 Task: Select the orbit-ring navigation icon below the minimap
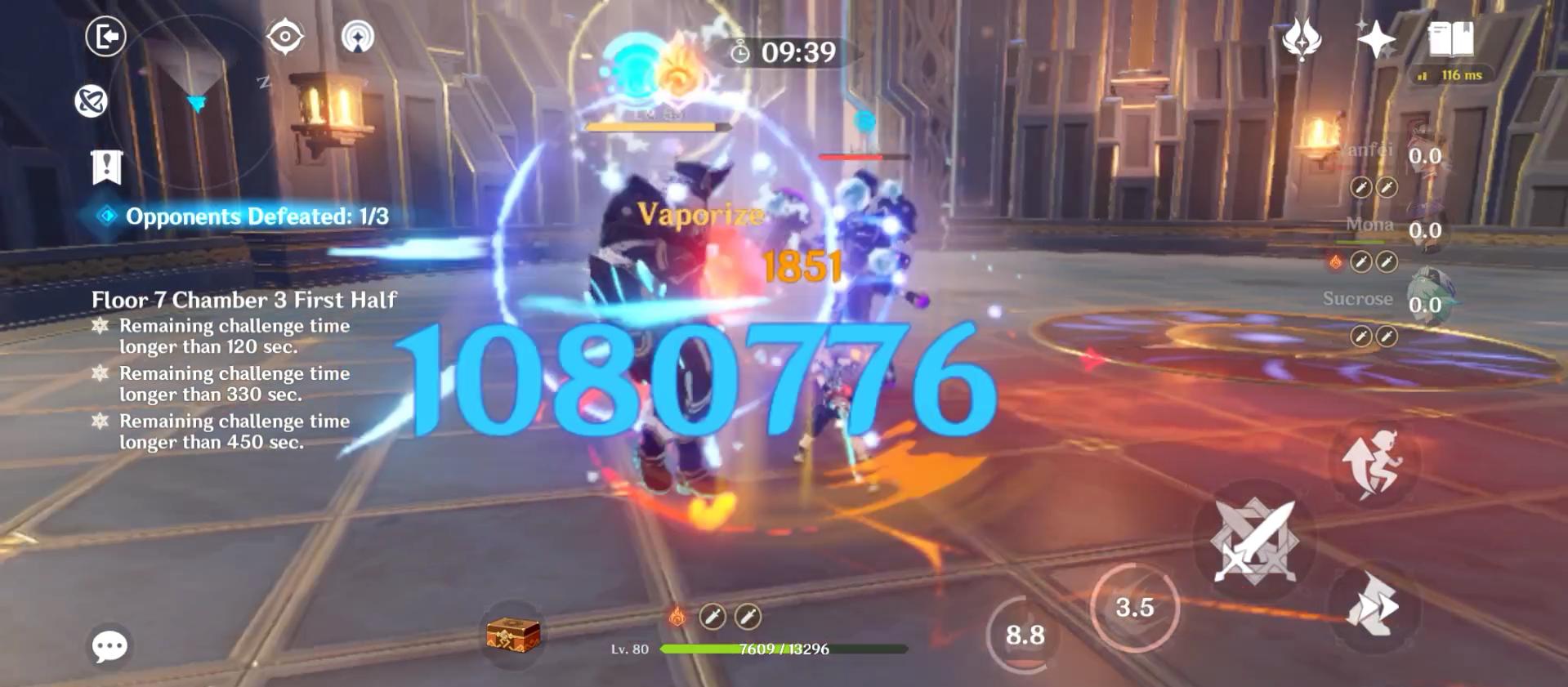(92, 101)
